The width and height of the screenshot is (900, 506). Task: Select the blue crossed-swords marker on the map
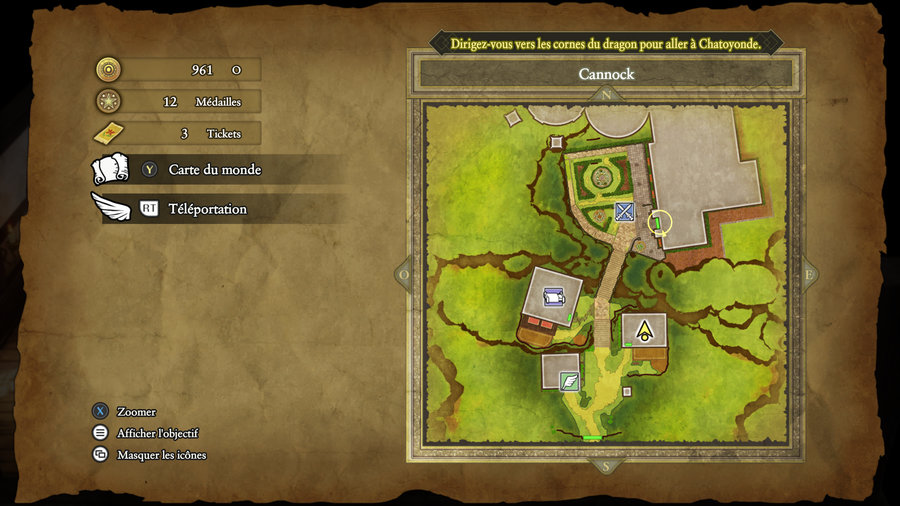[625, 211]
